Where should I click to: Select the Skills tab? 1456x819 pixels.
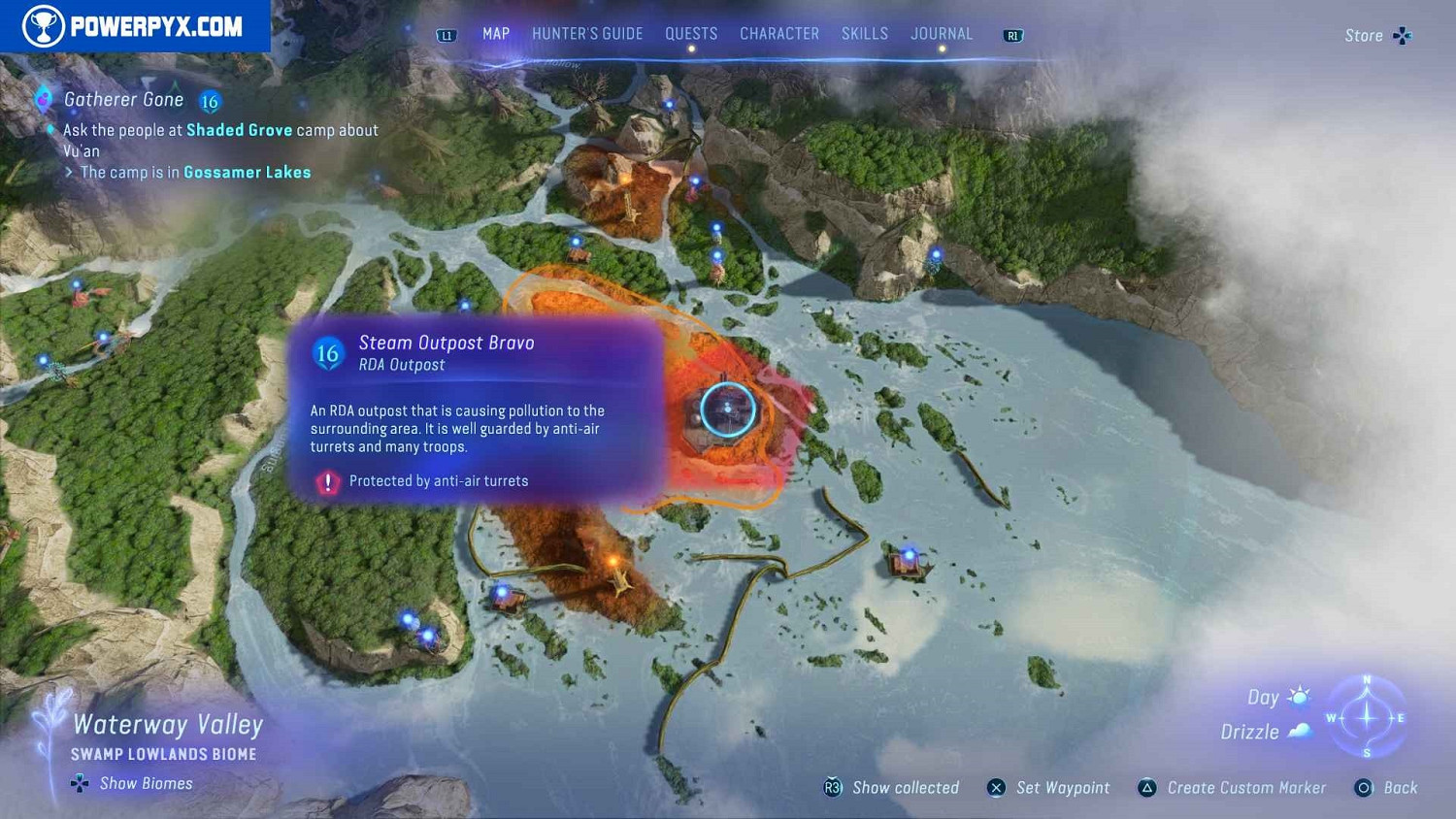point(865,34)
